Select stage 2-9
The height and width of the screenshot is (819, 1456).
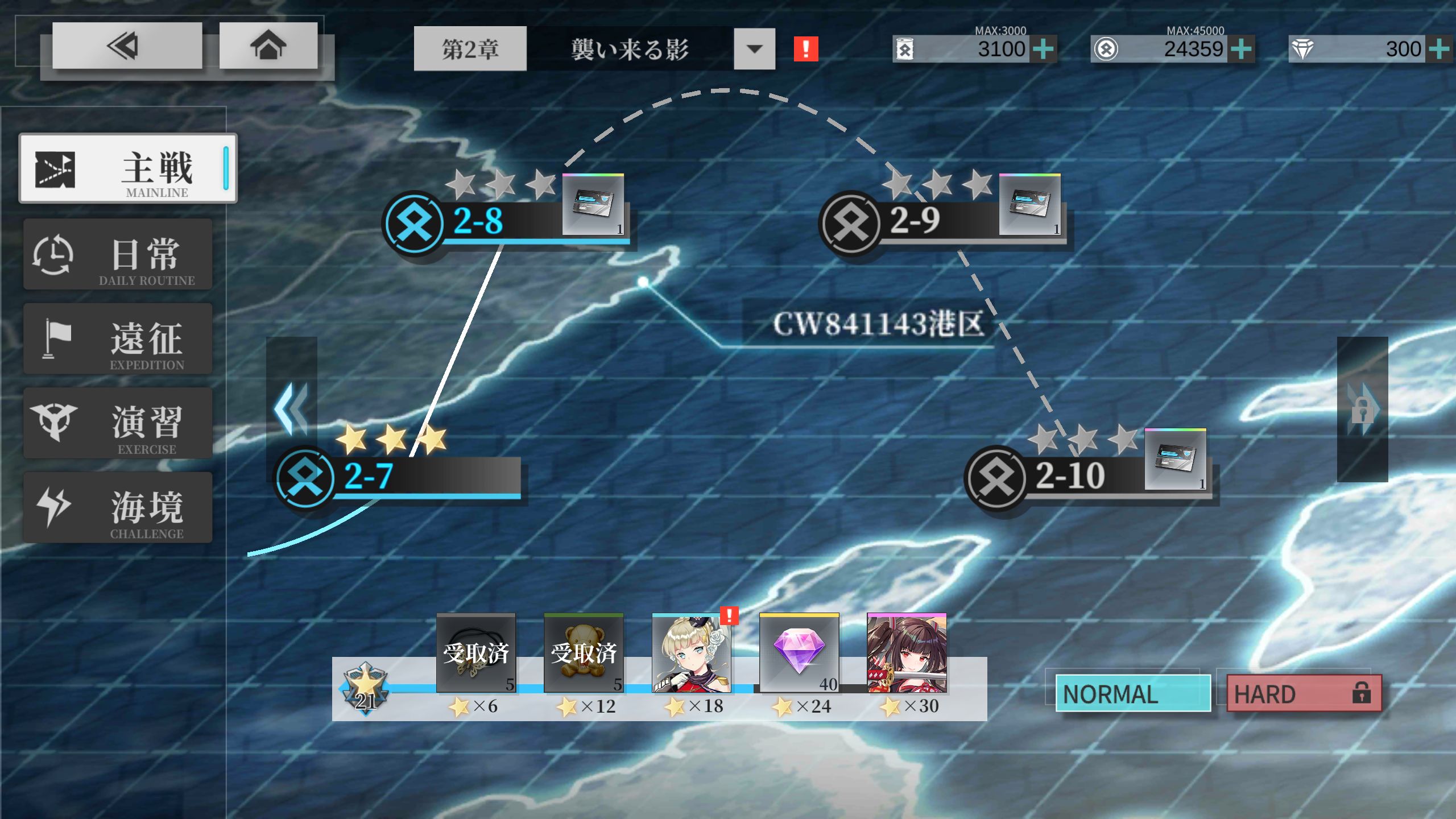coord(915,221)
